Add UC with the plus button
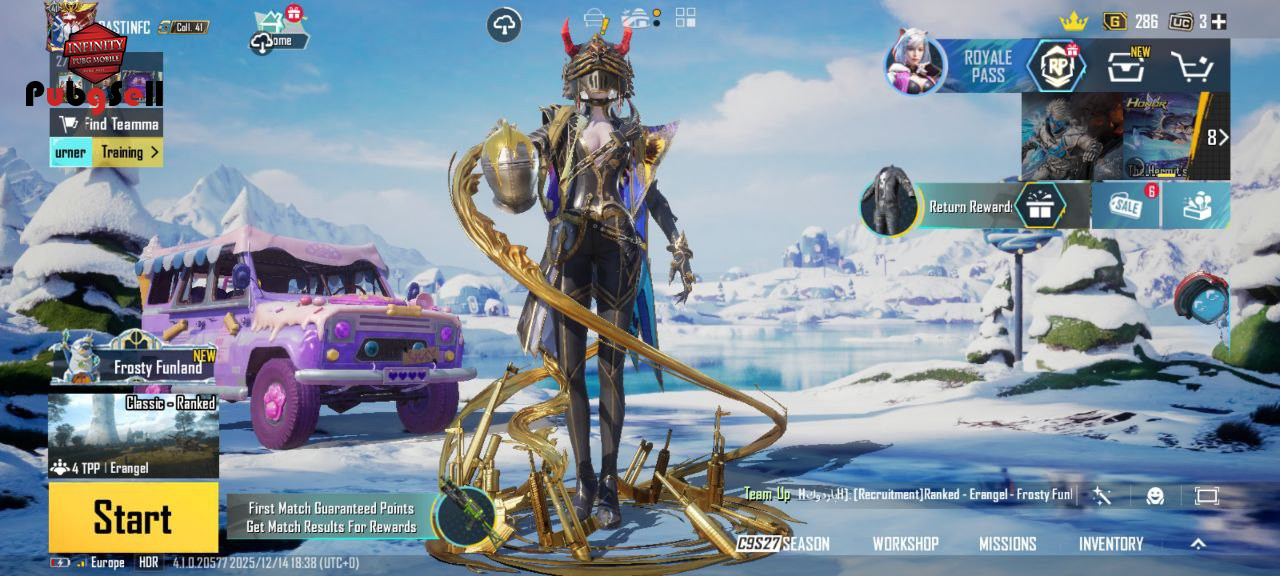 [1218, 21]
